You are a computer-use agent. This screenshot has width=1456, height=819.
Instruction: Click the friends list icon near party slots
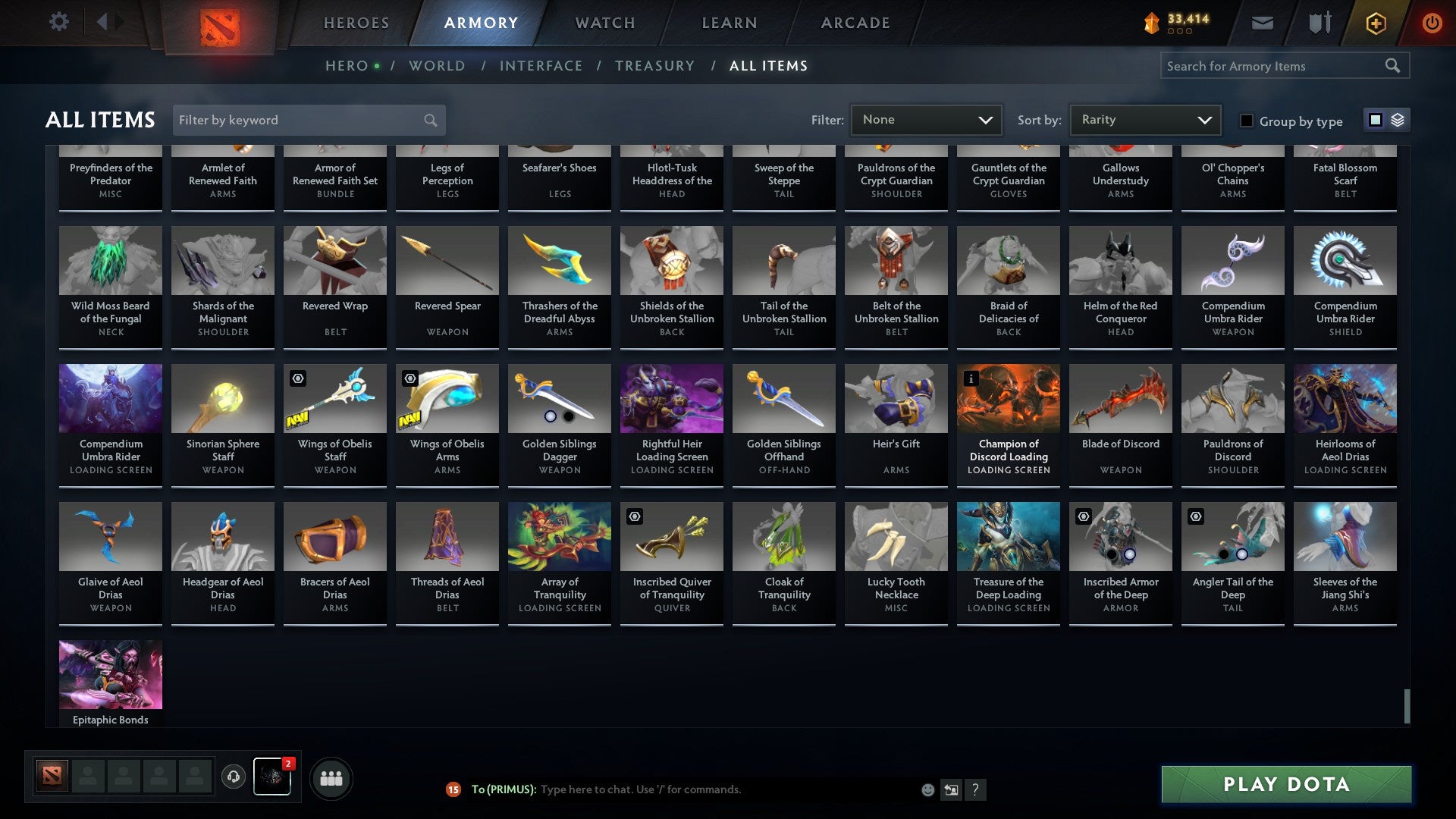pos(331,777)
